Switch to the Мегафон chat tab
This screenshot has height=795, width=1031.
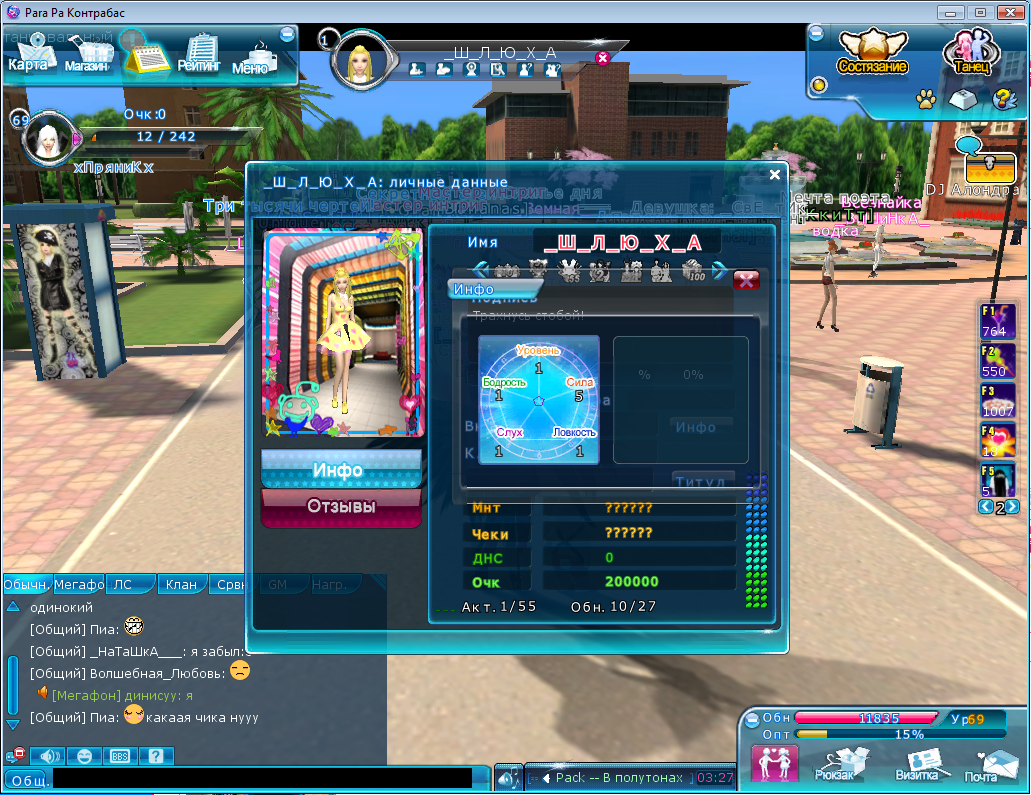79,584
